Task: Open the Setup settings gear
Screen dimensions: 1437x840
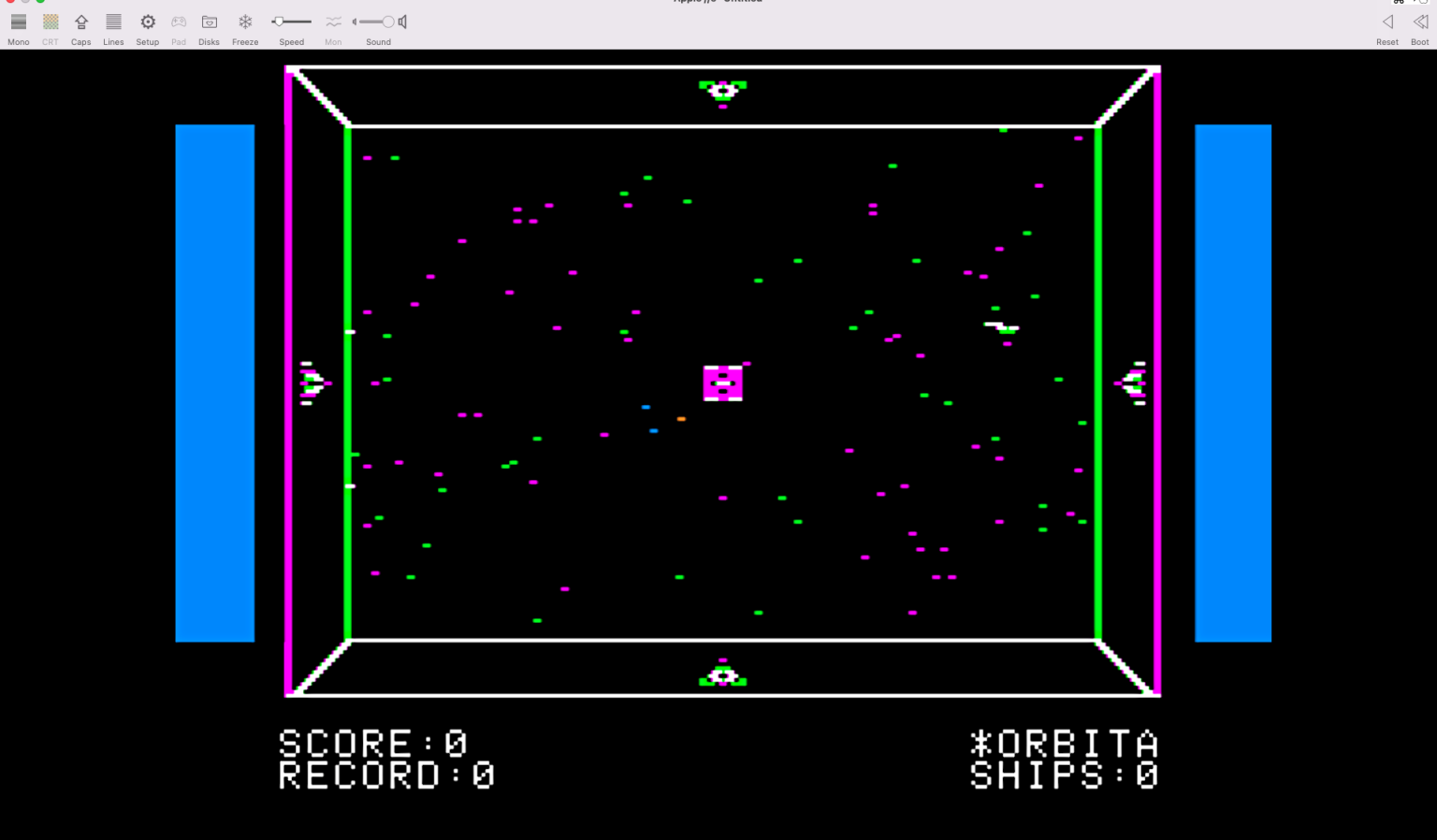Action: tap(147, 22)
